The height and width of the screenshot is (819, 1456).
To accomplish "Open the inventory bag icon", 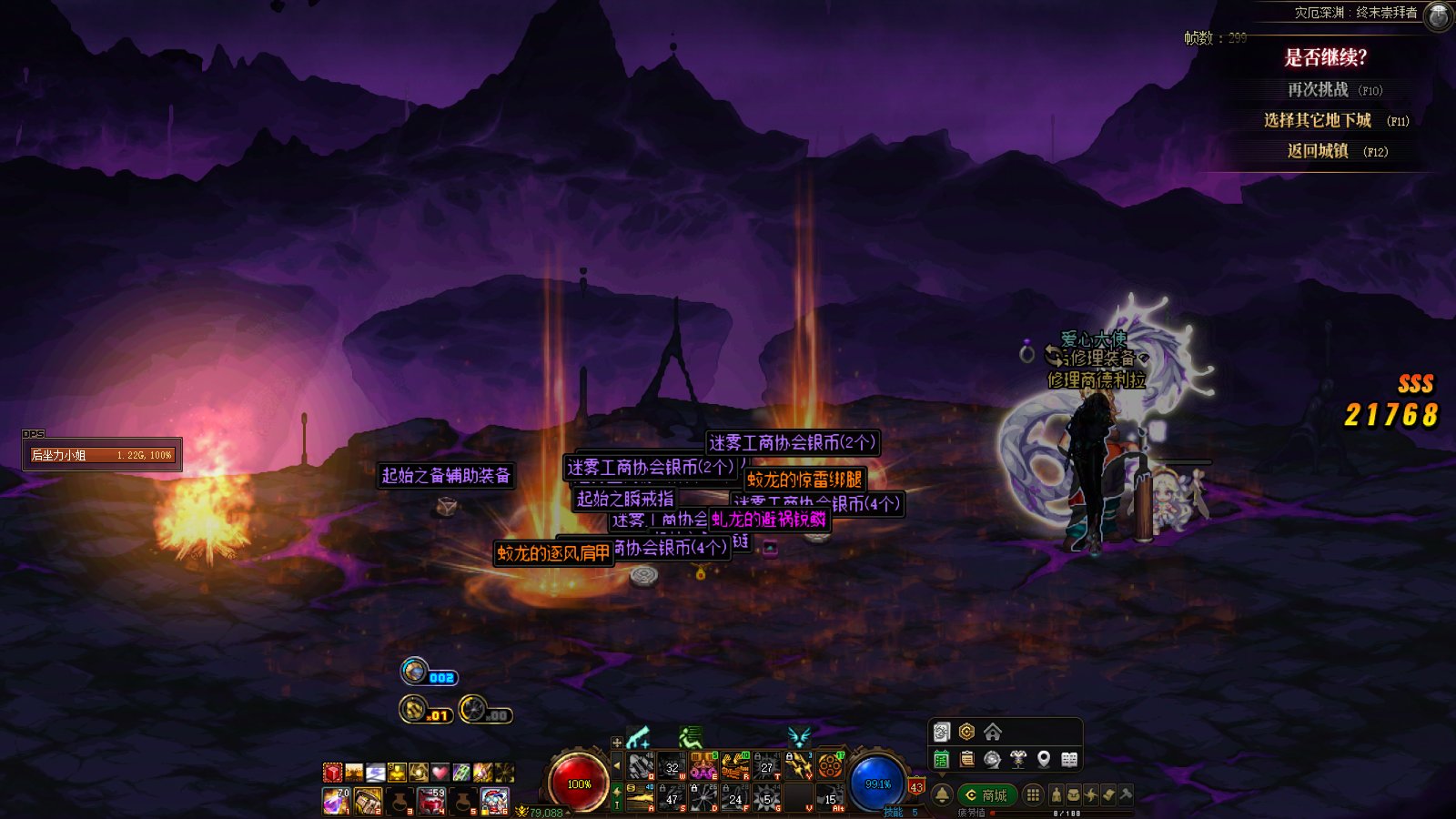I will coord(1074,795).
